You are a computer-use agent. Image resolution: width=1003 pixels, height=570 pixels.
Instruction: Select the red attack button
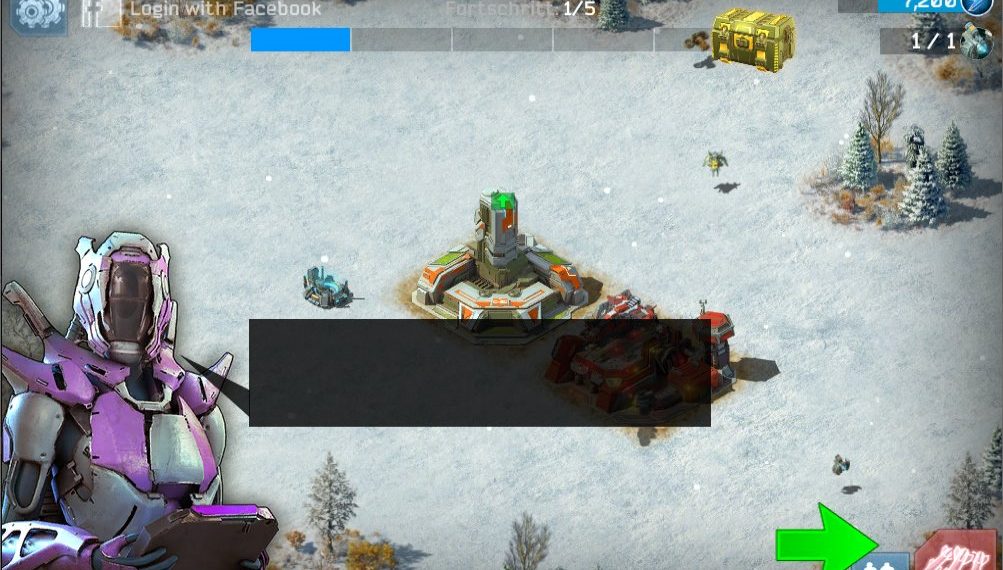pyautogui.click(x=956, y=551)
